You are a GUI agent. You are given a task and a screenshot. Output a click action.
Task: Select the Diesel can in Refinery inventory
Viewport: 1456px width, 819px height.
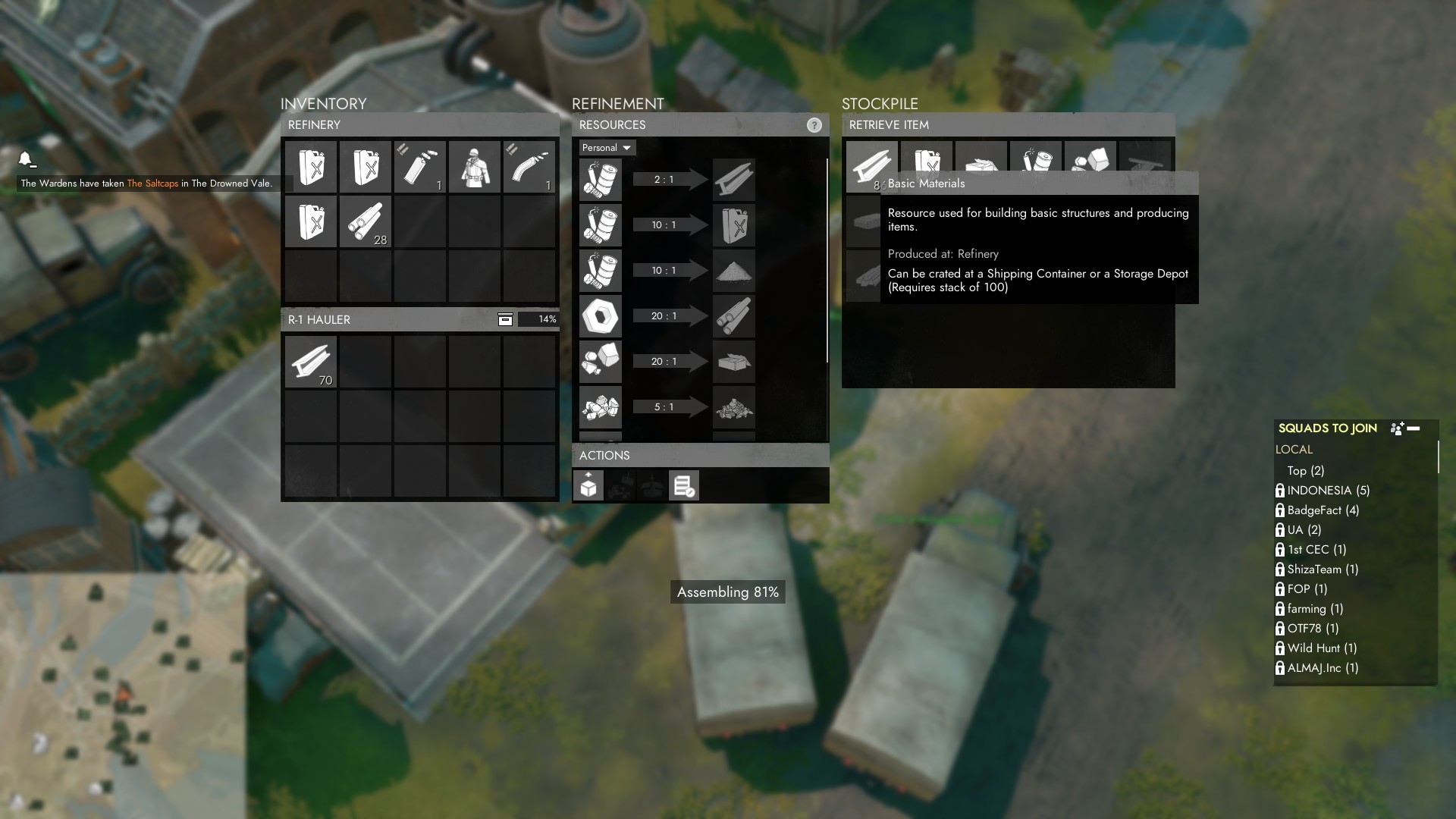point(312,167)
